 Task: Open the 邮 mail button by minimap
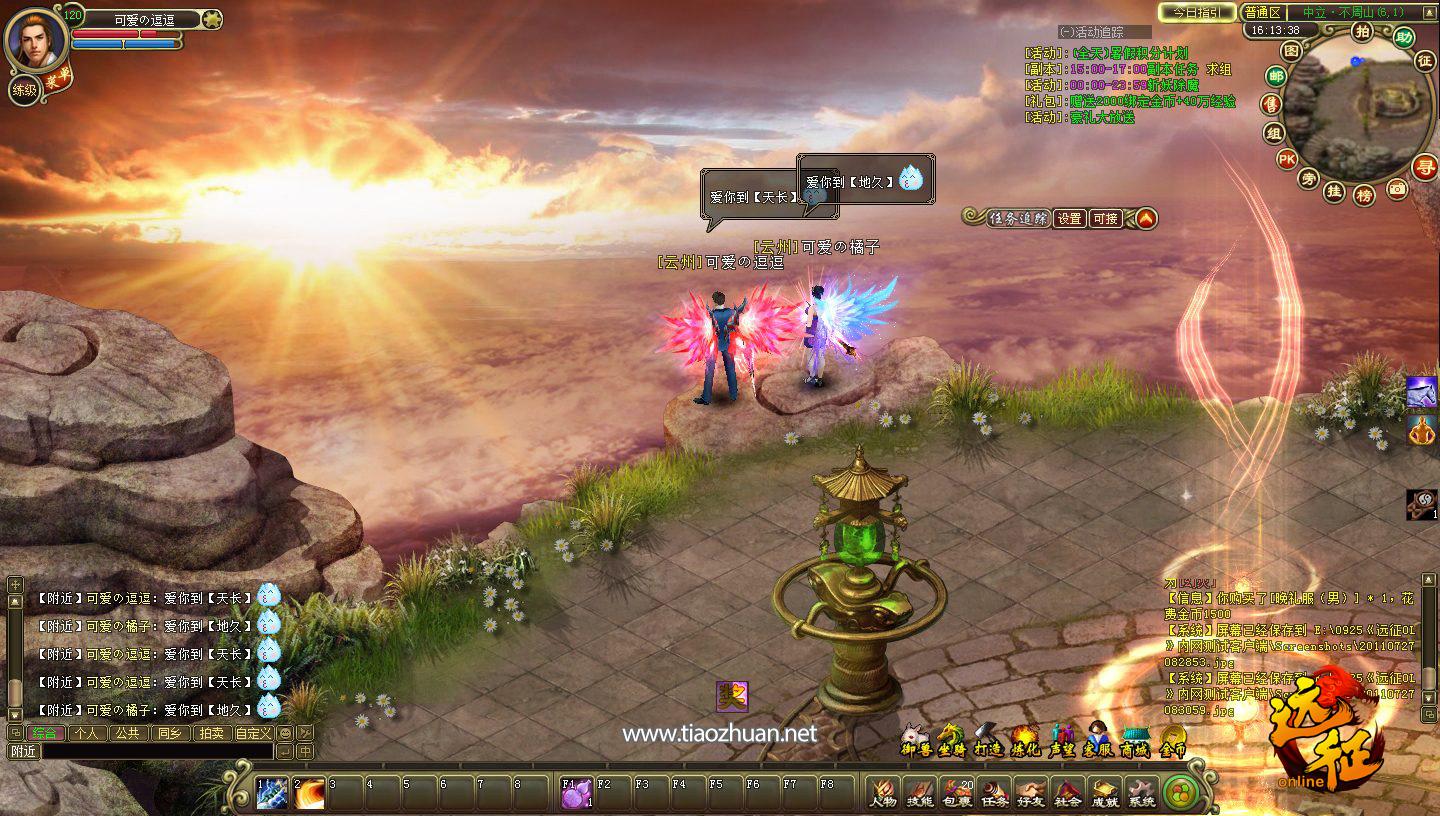tap(1275, 76)
